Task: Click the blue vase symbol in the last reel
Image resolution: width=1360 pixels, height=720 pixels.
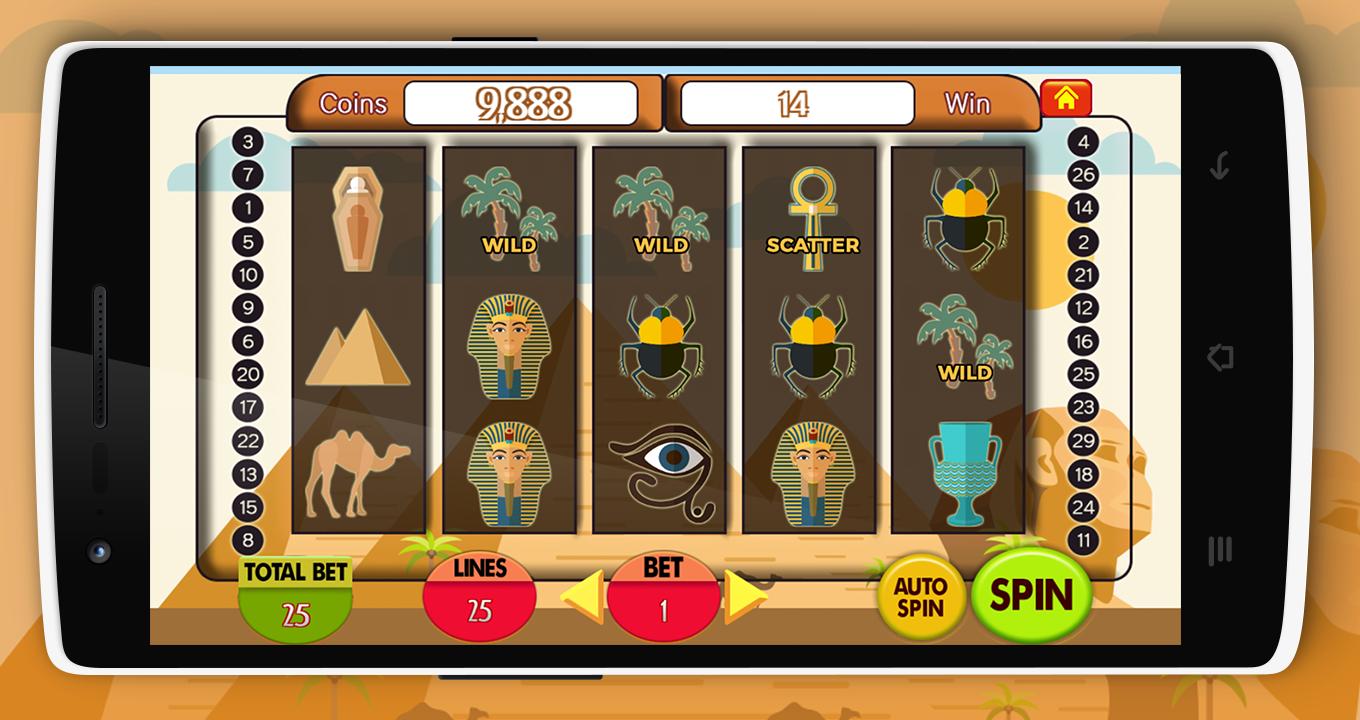Action: tap(963, 470)
